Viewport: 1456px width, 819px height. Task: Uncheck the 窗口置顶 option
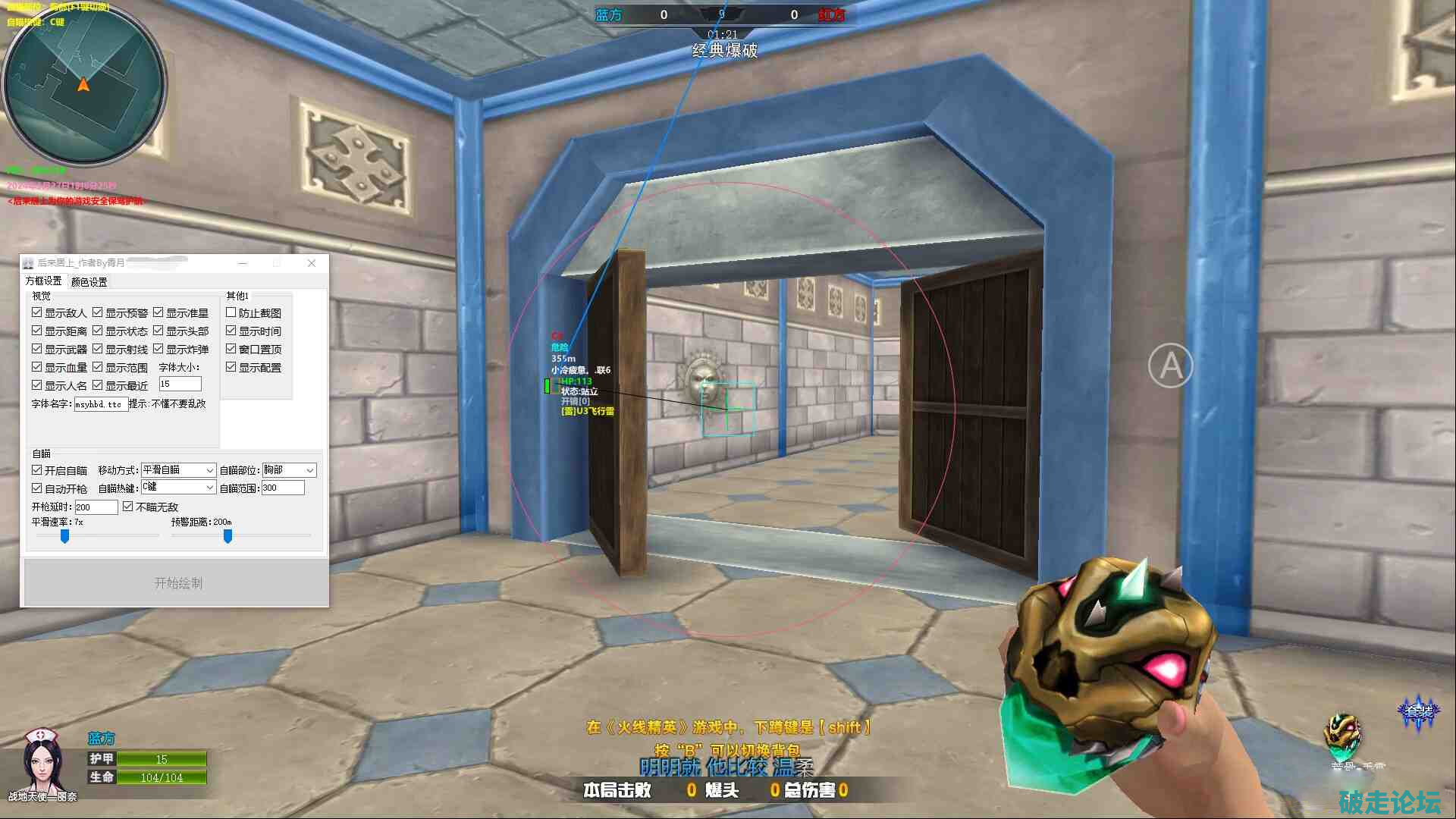click(x=231, y=349)
